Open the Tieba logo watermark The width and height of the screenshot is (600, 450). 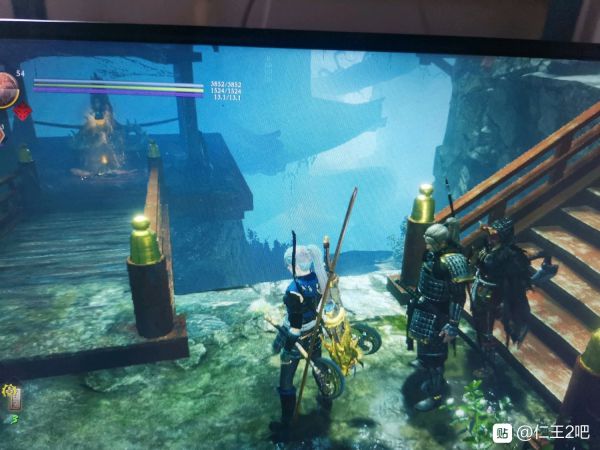pyautogui.click(x=502, y=432)
